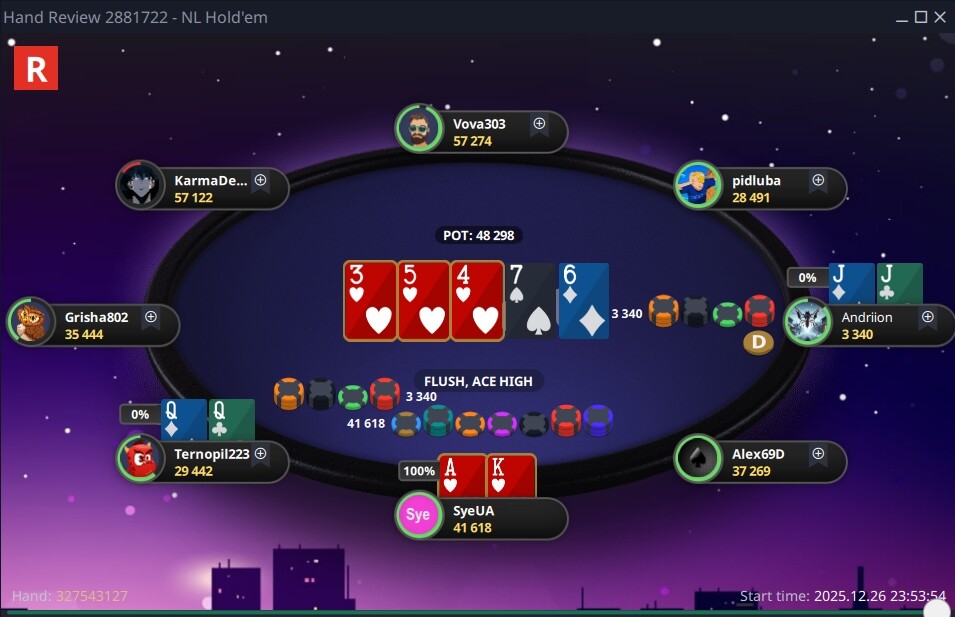Select Vova303's bearded avatar
The width and height of the screenshot is (955, 617).
418,129
